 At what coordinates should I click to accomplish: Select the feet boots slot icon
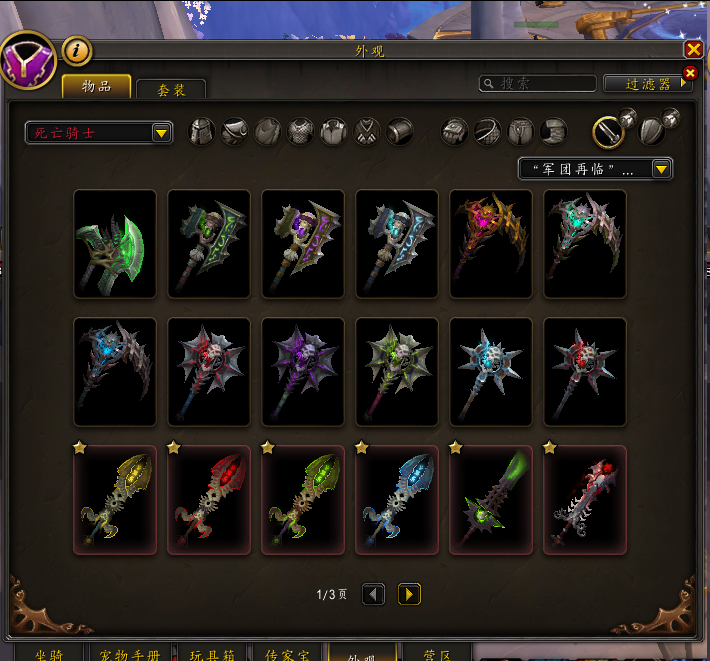(x=553, y=131)
